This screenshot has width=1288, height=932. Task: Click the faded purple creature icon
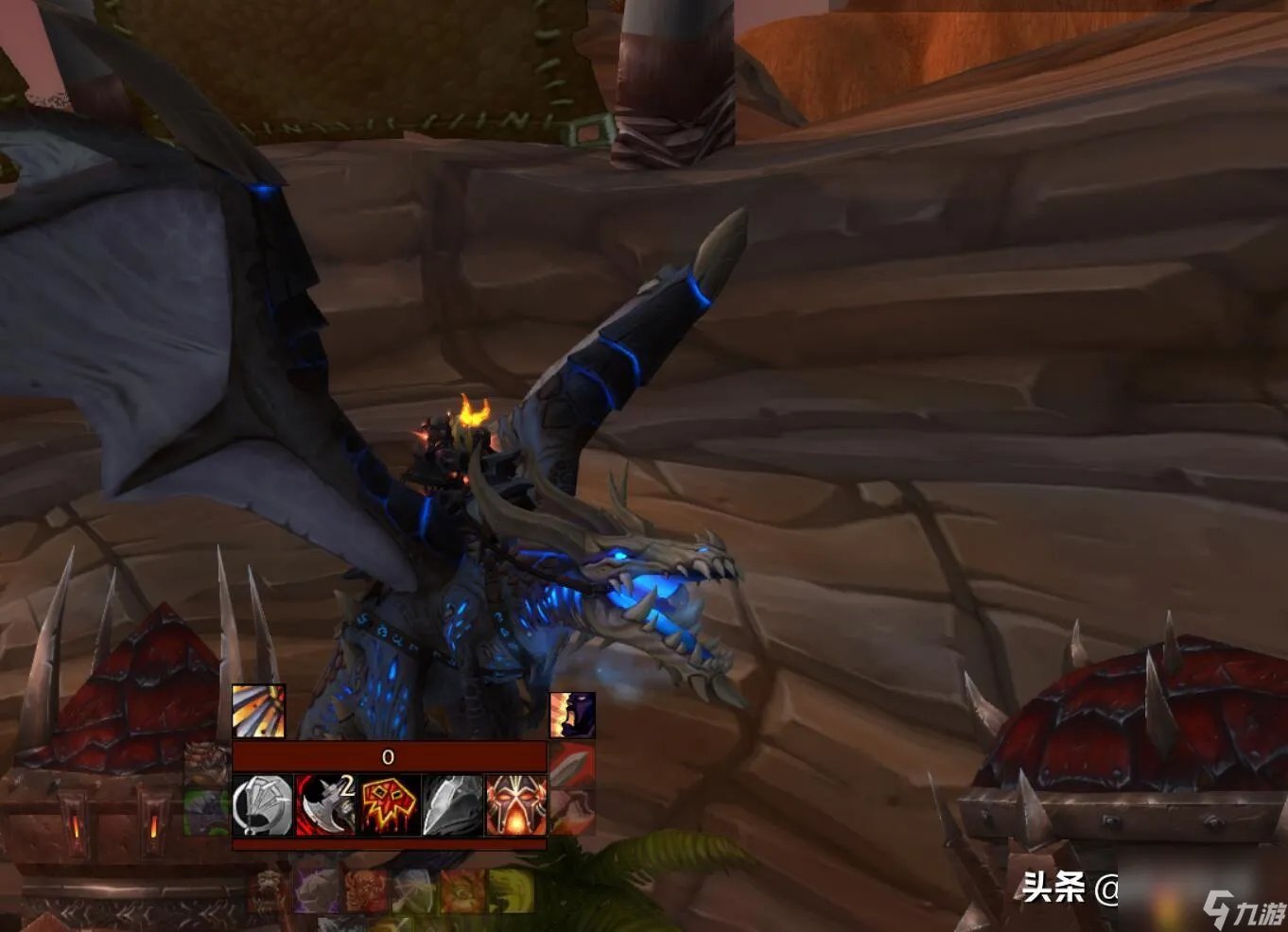pos(316,891)
